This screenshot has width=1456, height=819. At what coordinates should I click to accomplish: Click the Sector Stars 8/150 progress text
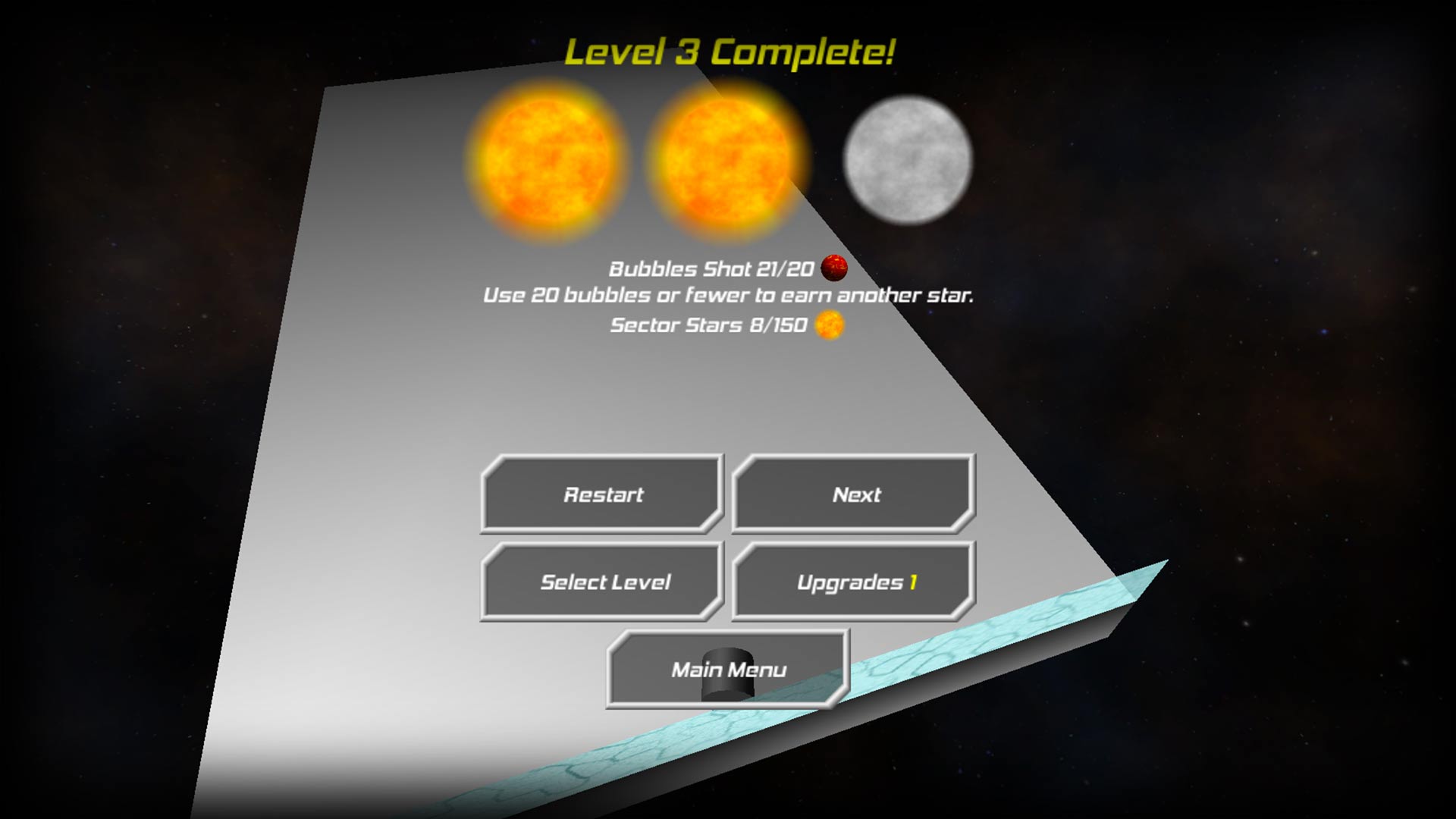(709, 325)
